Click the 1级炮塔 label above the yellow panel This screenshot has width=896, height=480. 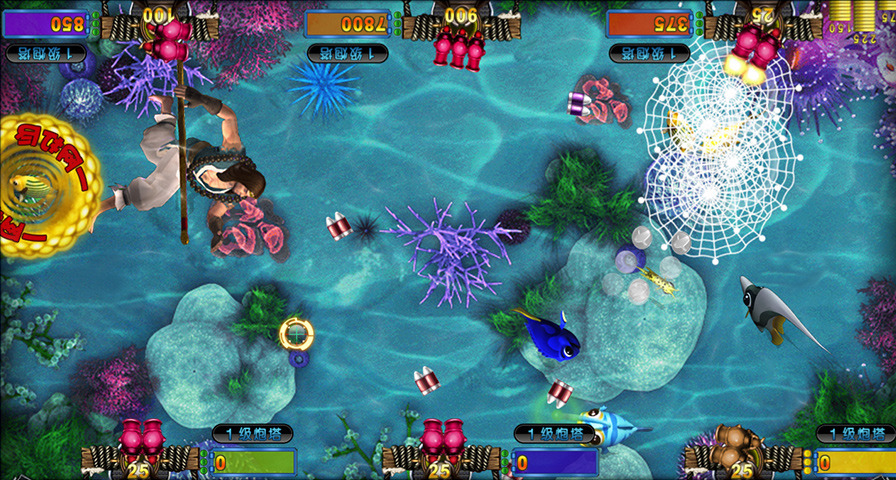[x=855, y=433]
